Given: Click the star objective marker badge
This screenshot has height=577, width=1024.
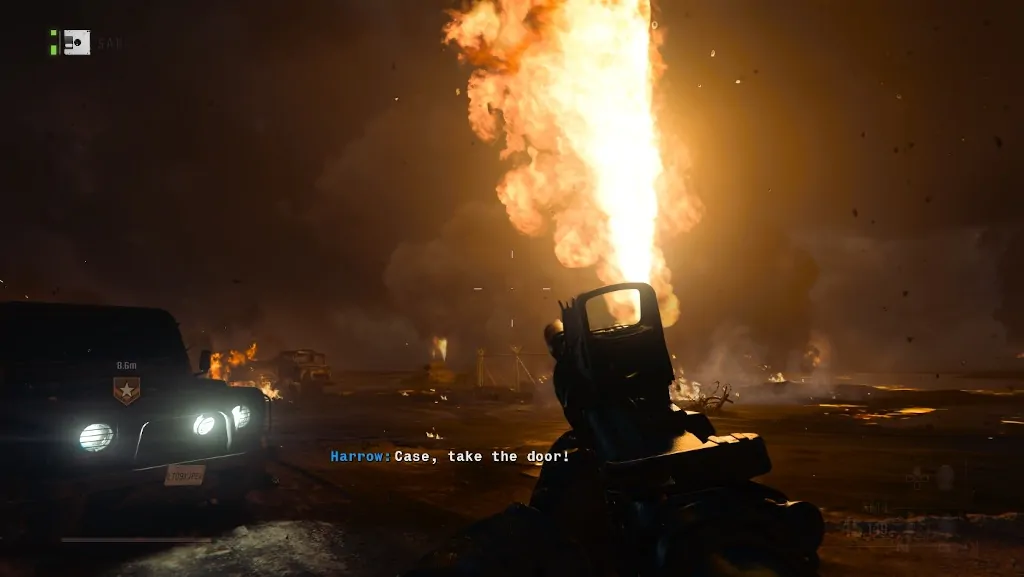Looking at the screenshot, I should [126, 389].
